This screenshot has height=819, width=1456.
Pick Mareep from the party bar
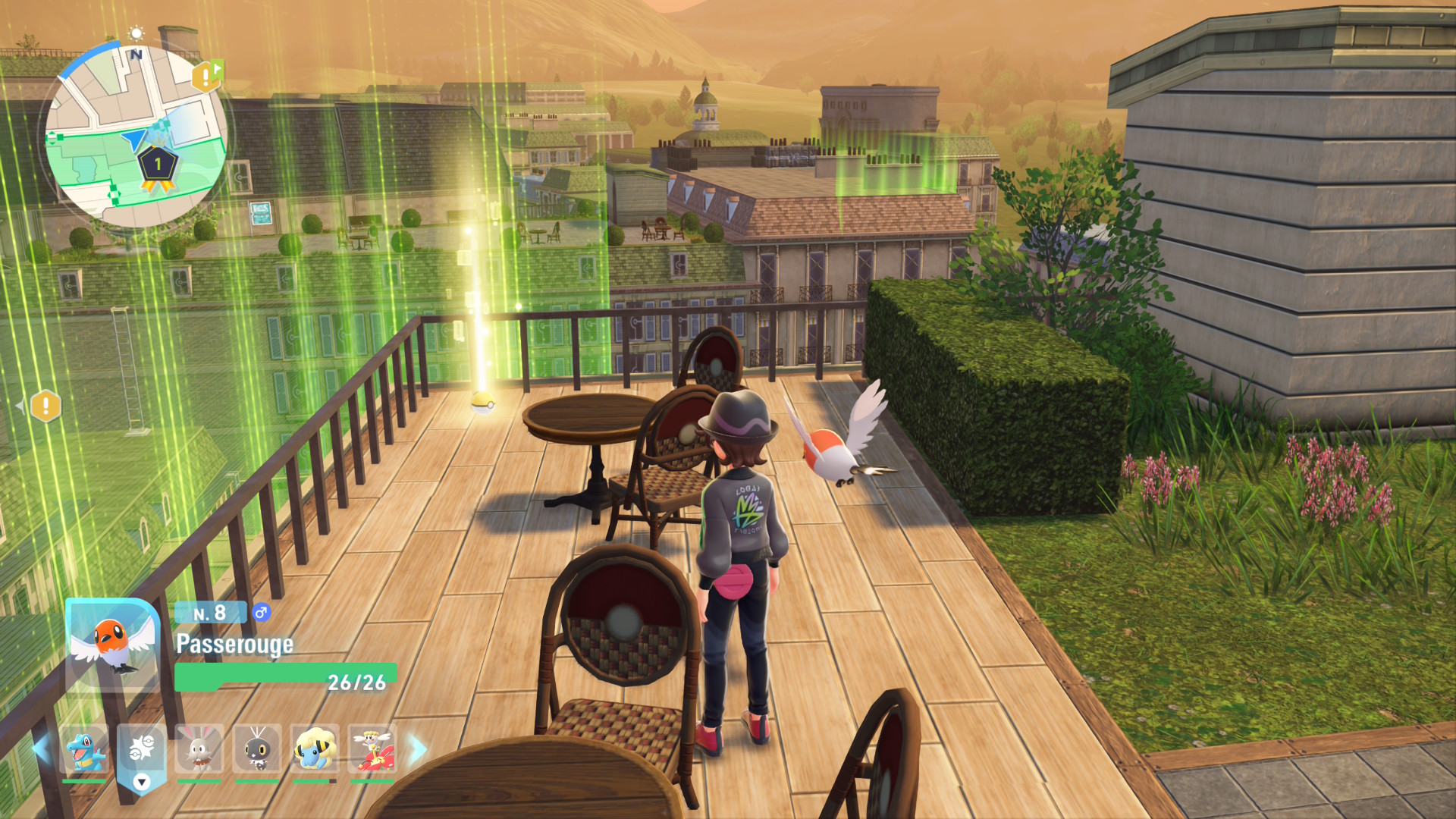315,749
